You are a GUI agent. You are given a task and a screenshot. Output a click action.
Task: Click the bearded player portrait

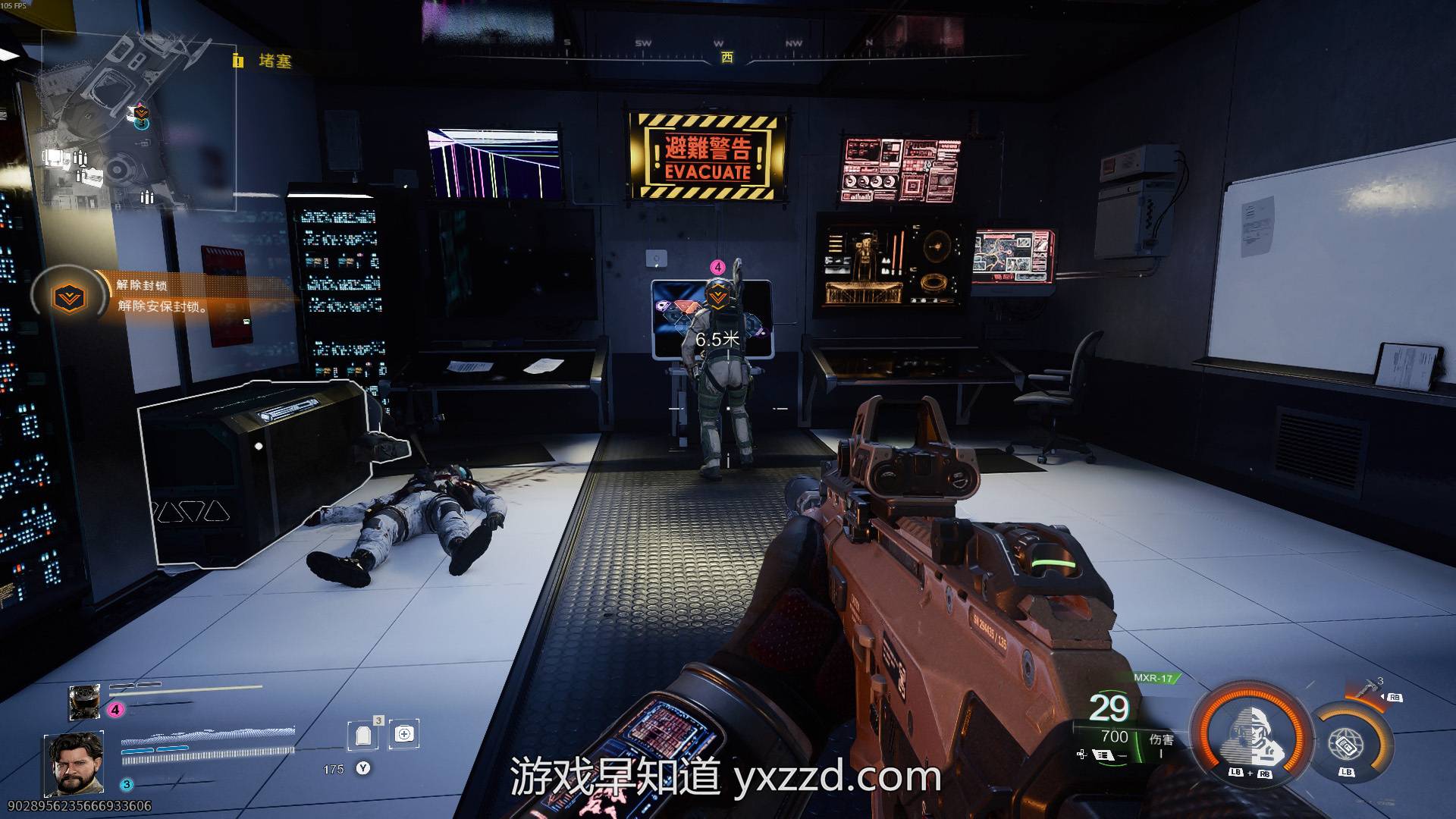(74, 763)
